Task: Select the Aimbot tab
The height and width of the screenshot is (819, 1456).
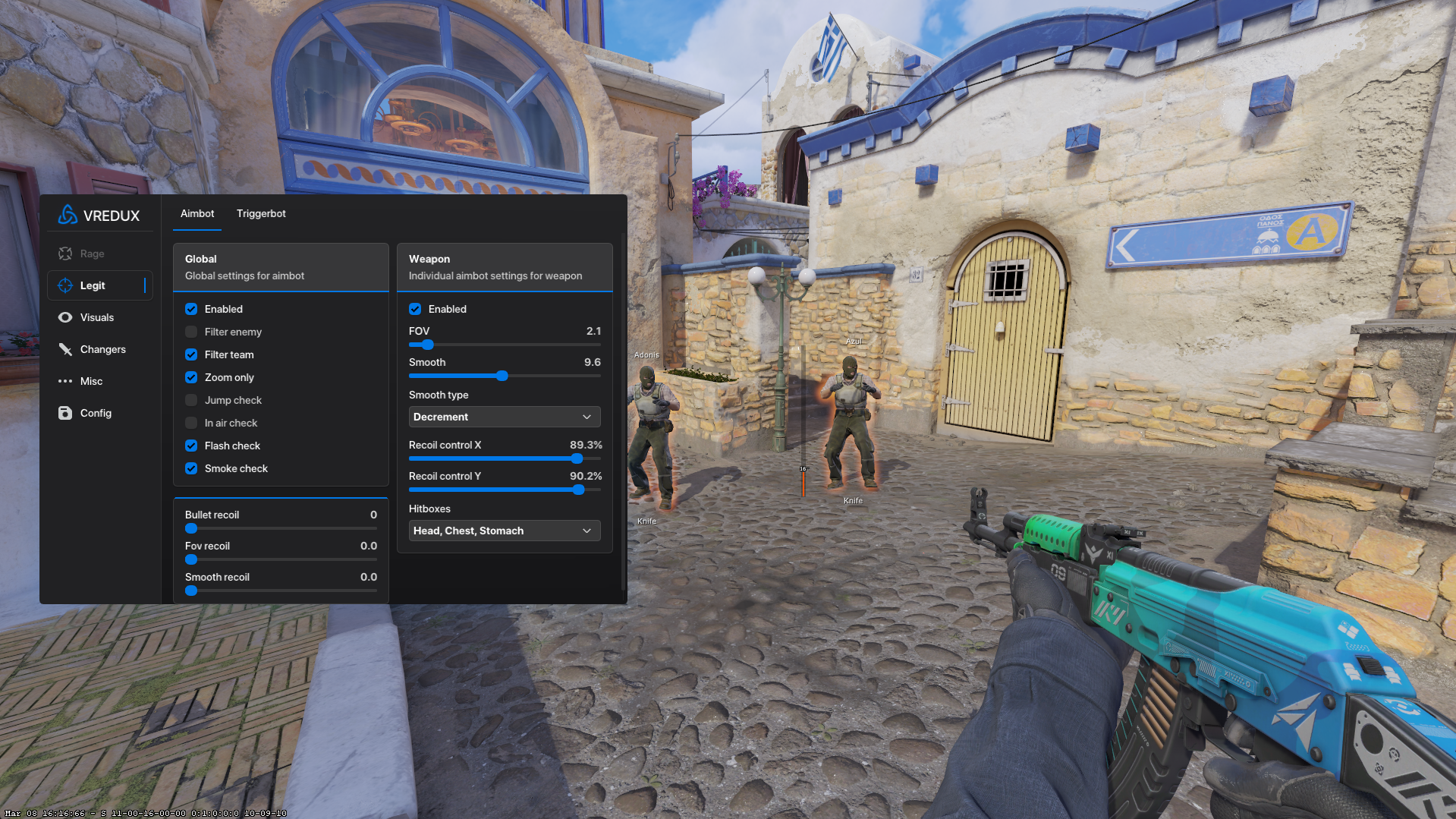Action: click(197, 213)
